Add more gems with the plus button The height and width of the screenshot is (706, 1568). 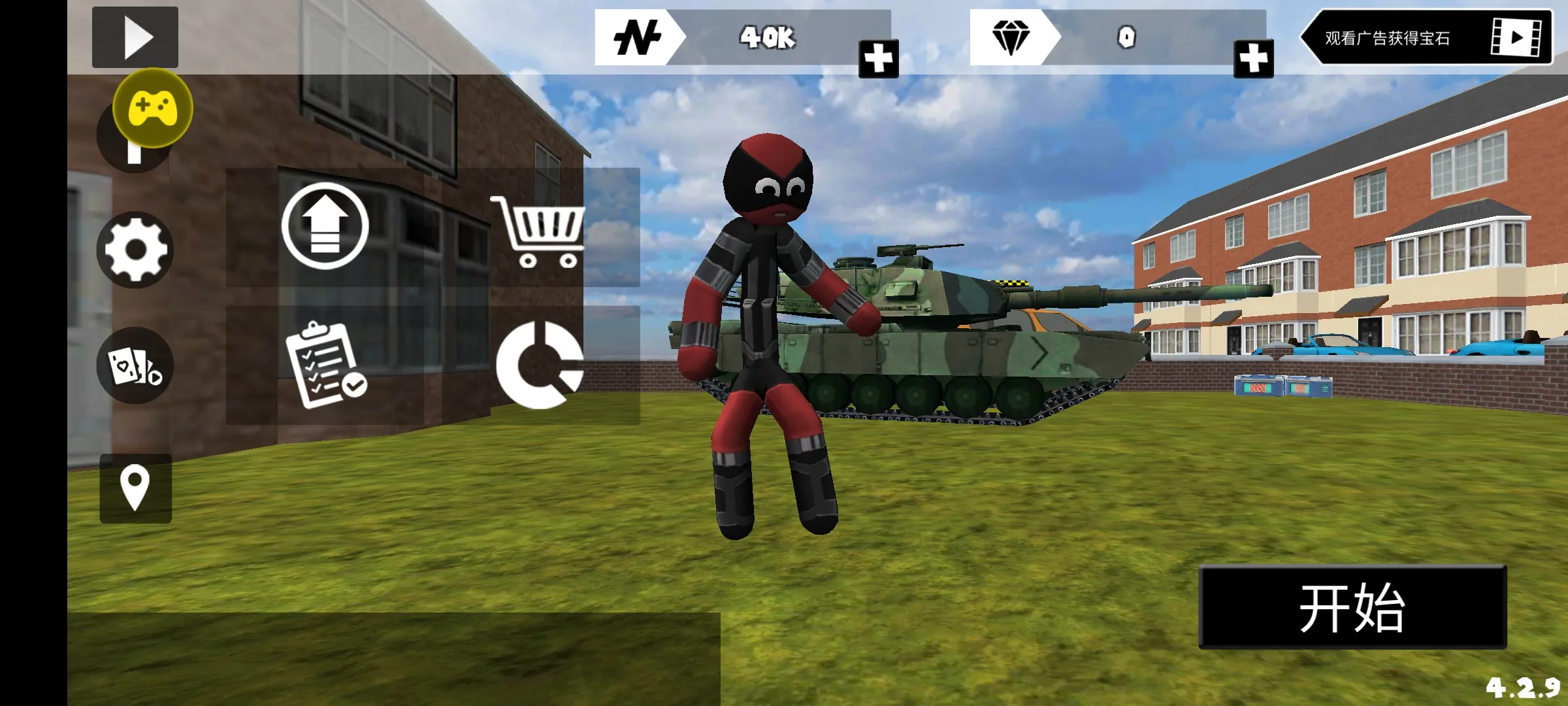[1253, 59]
